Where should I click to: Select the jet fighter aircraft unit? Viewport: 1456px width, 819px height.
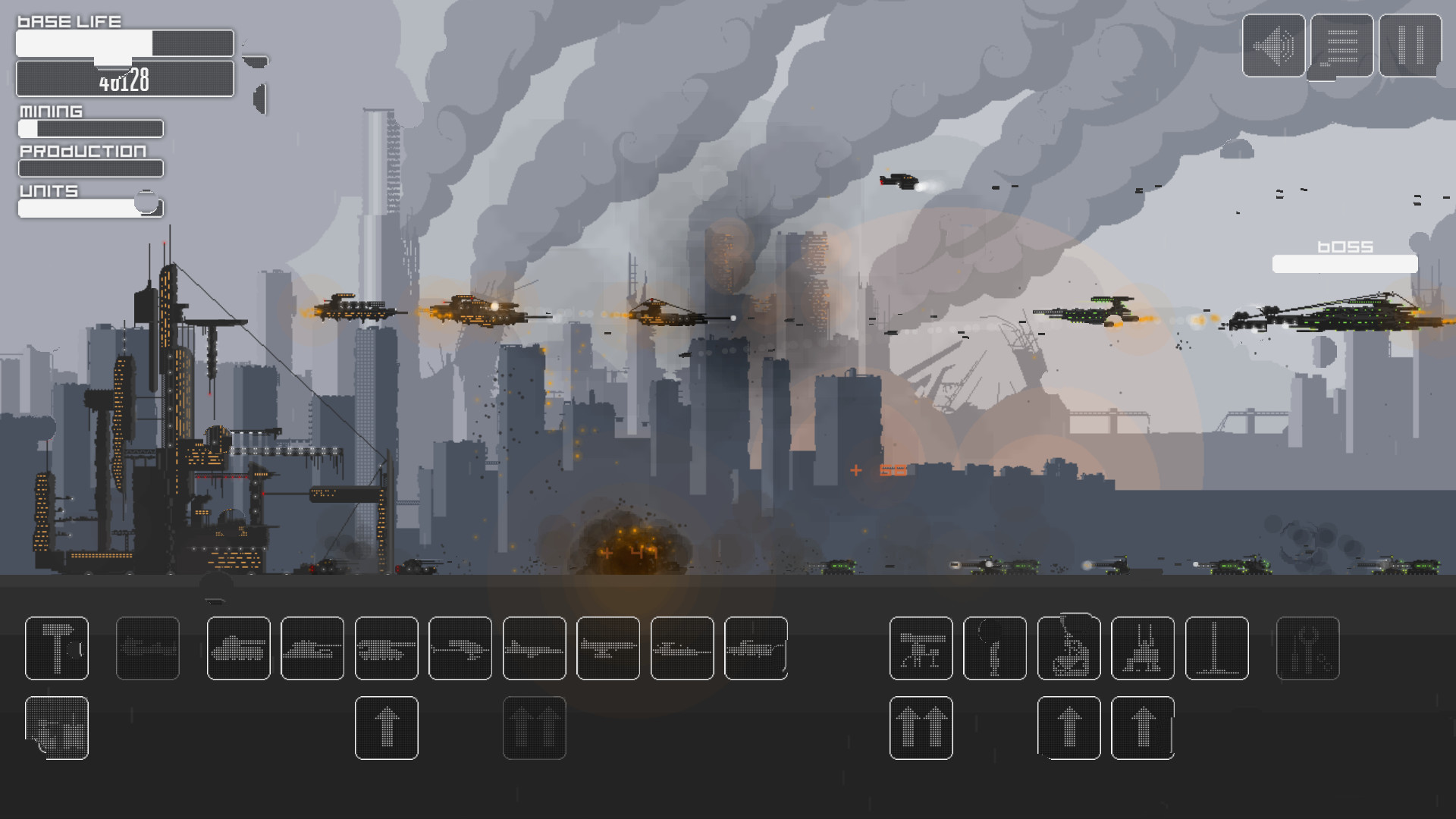[534, 650]
